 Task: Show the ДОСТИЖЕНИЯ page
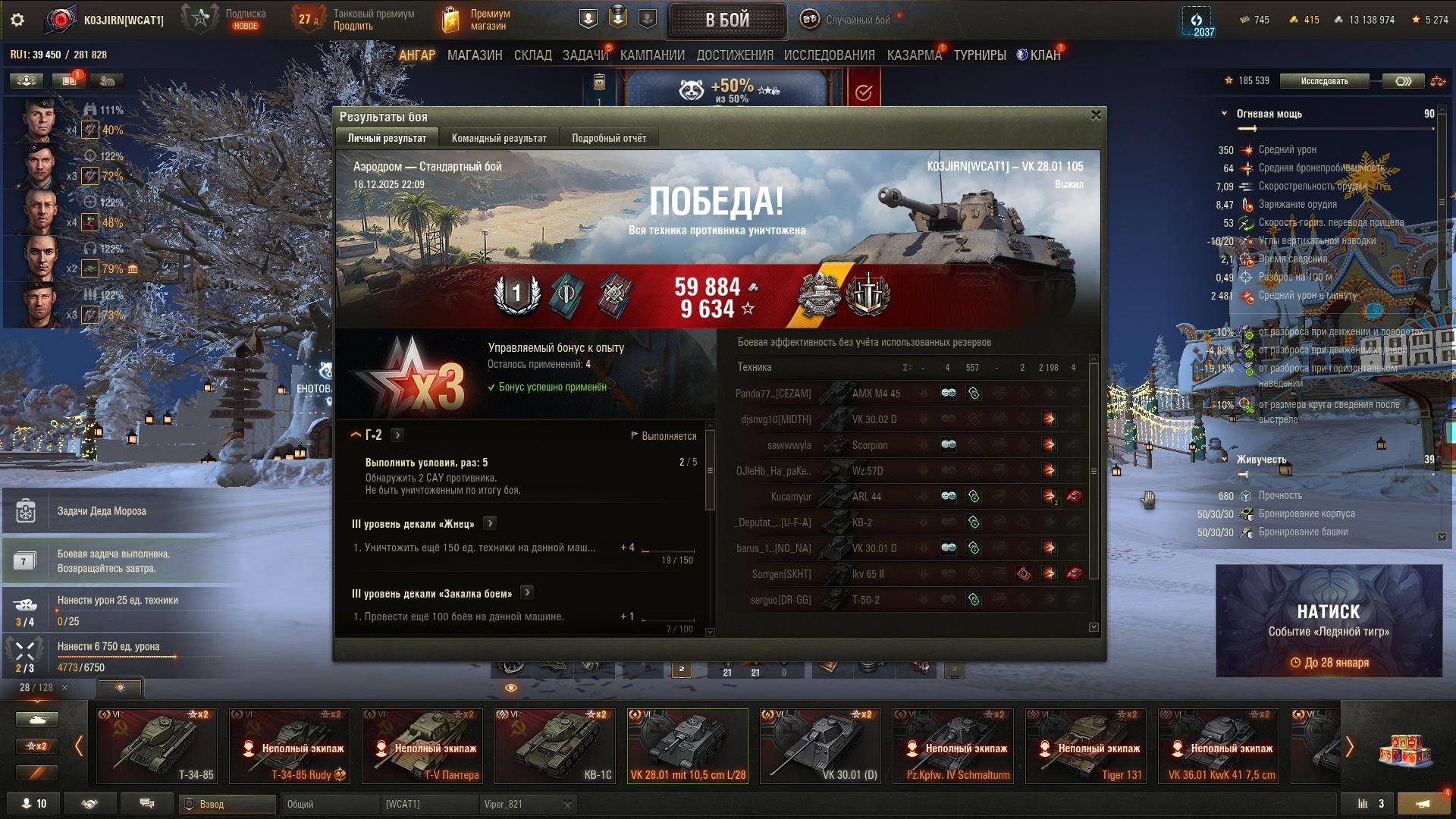[x=734, y=55]
